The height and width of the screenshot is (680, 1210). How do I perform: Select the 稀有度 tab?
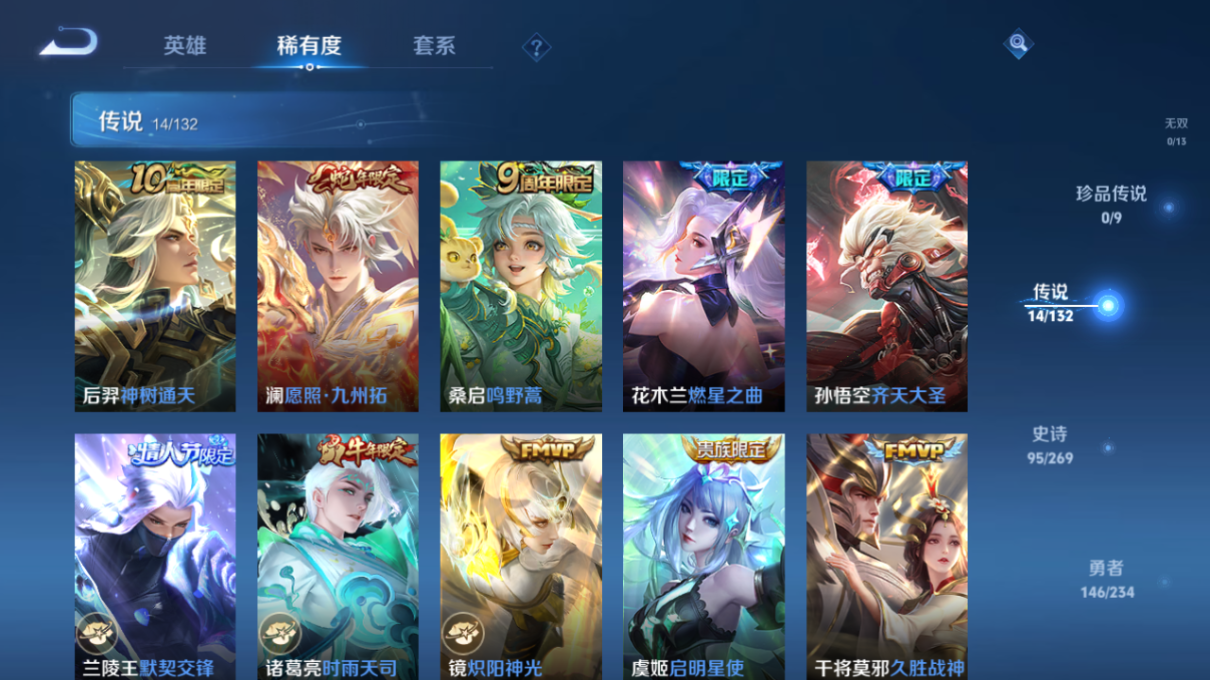click(309, 46)
